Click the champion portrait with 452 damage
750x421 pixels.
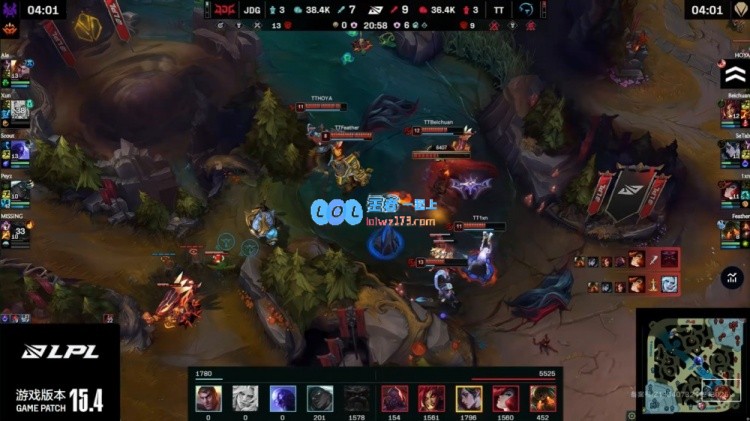[543, 398]
